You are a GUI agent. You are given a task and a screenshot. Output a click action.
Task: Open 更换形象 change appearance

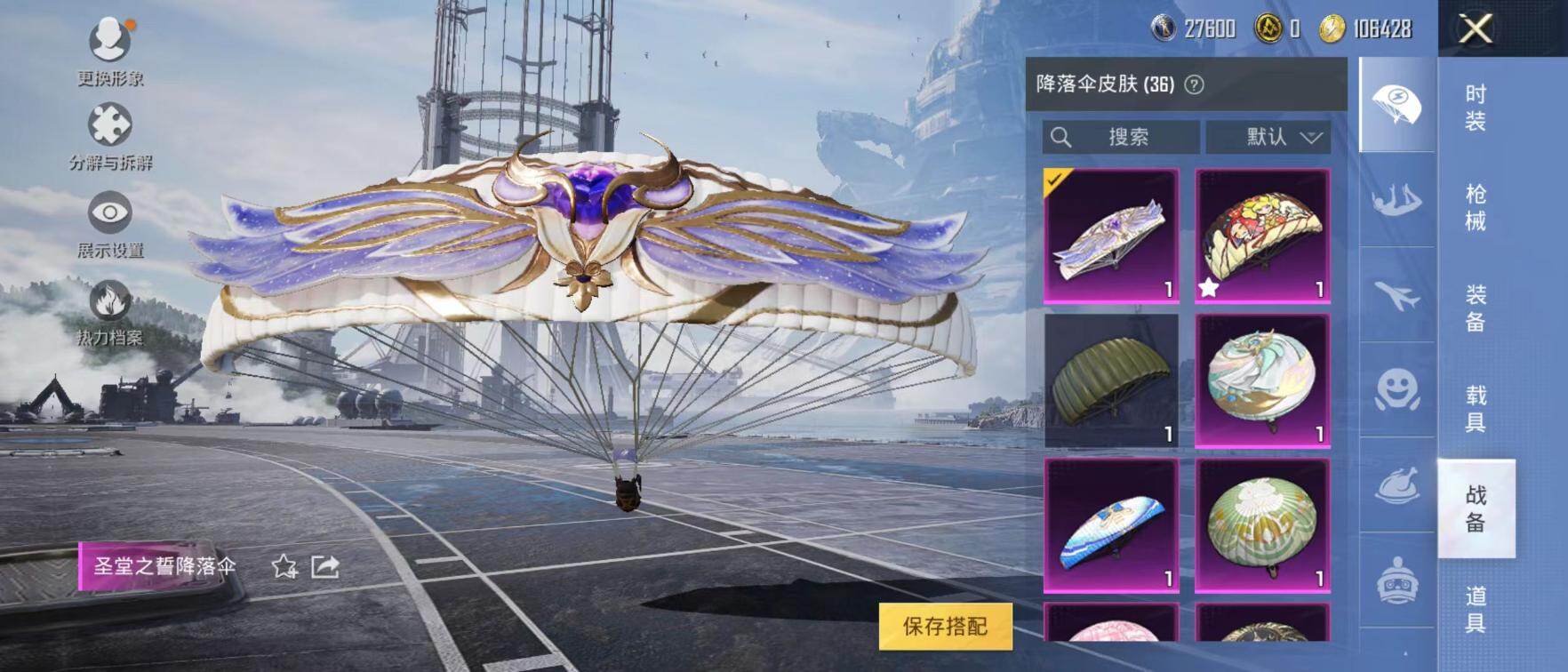[110, 51]
